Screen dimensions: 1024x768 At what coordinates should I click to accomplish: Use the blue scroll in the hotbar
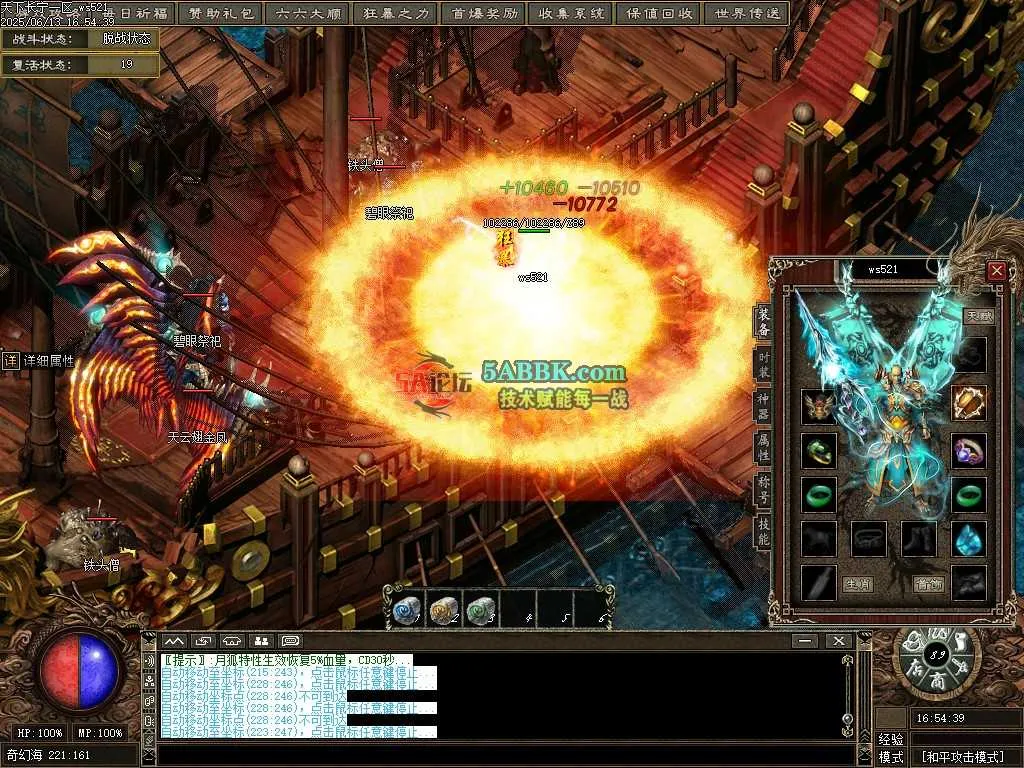pos(406,610)
